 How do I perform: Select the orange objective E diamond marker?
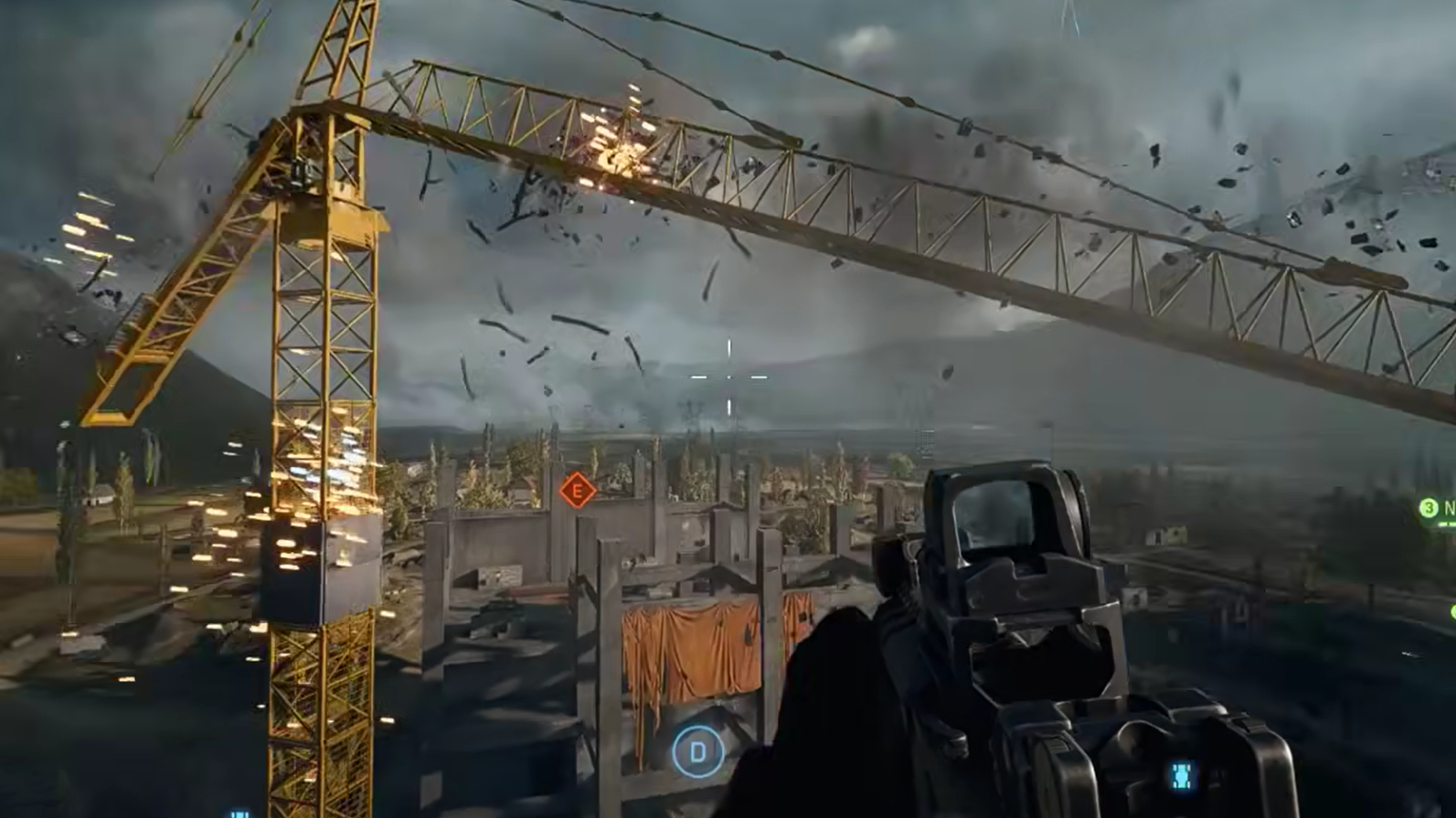576,491
